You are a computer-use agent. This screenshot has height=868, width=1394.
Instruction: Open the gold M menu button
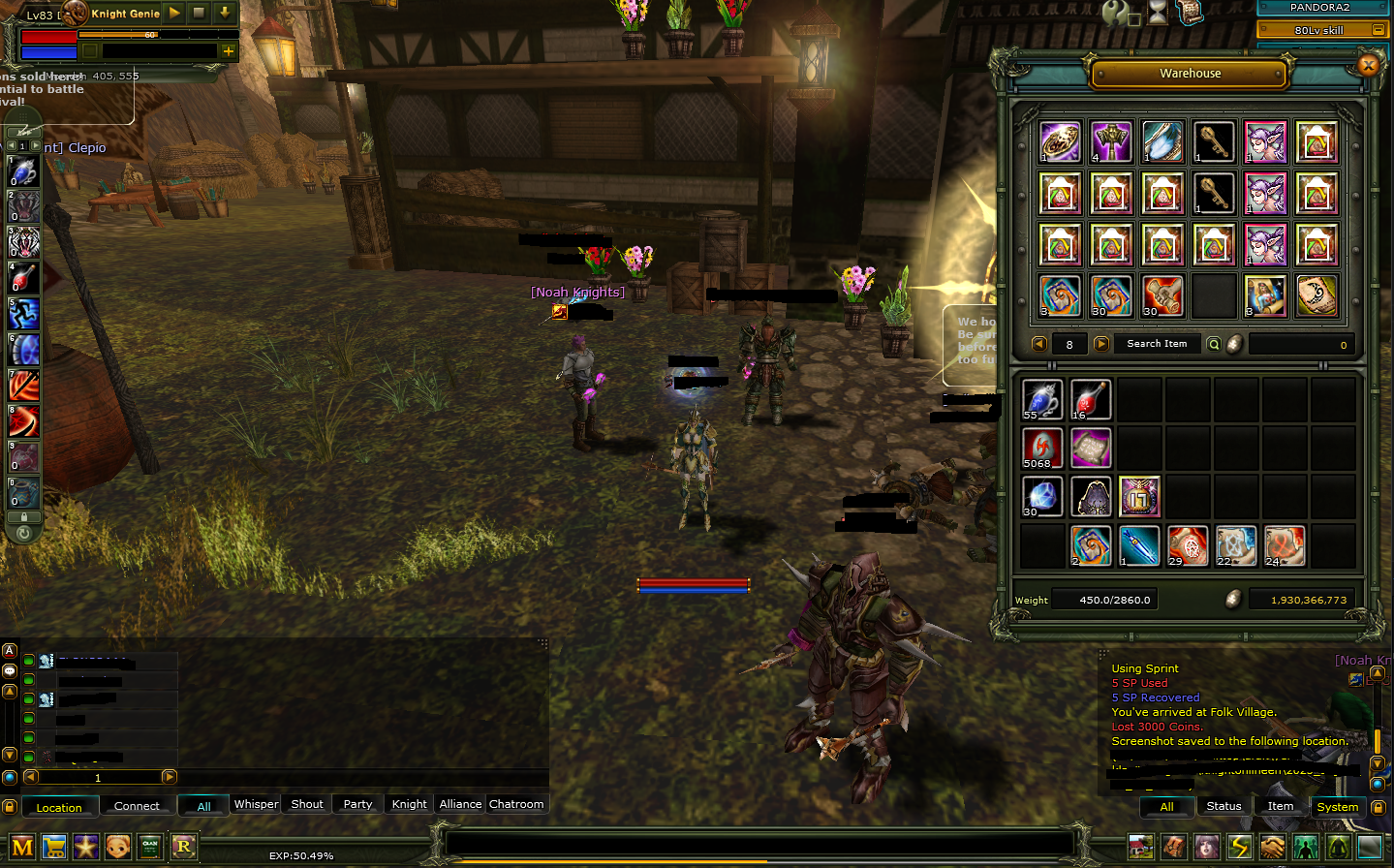click(22, 847)
